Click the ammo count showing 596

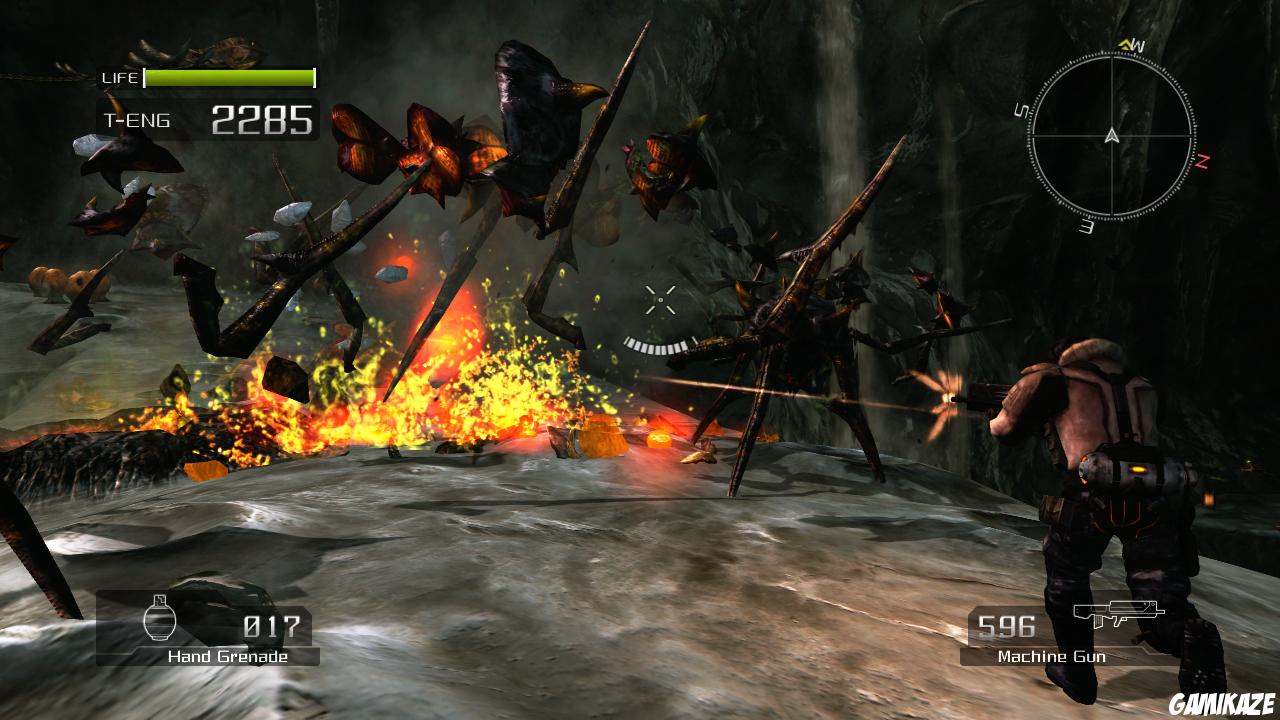click(x=1005, y=628)
